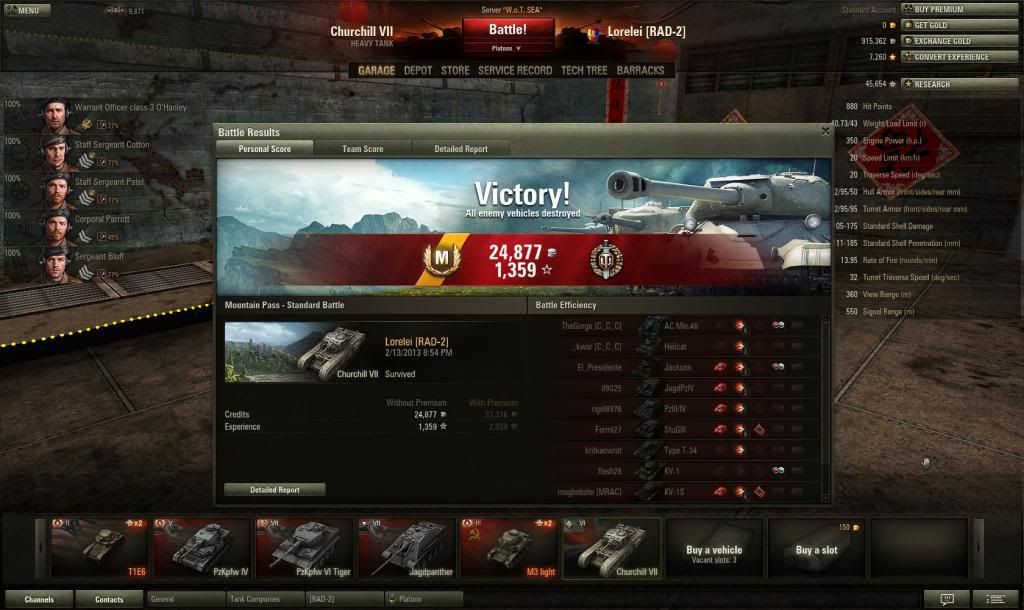Choose the Buy a vehicle slot
The image size is (1024, 610).
point(714,547)
